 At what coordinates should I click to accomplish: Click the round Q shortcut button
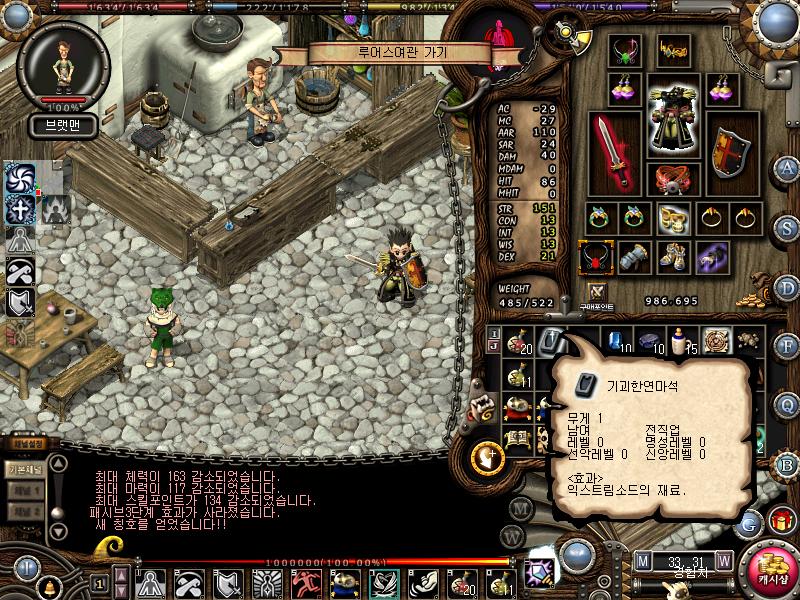pyautogui.click(x=788, y=405)
